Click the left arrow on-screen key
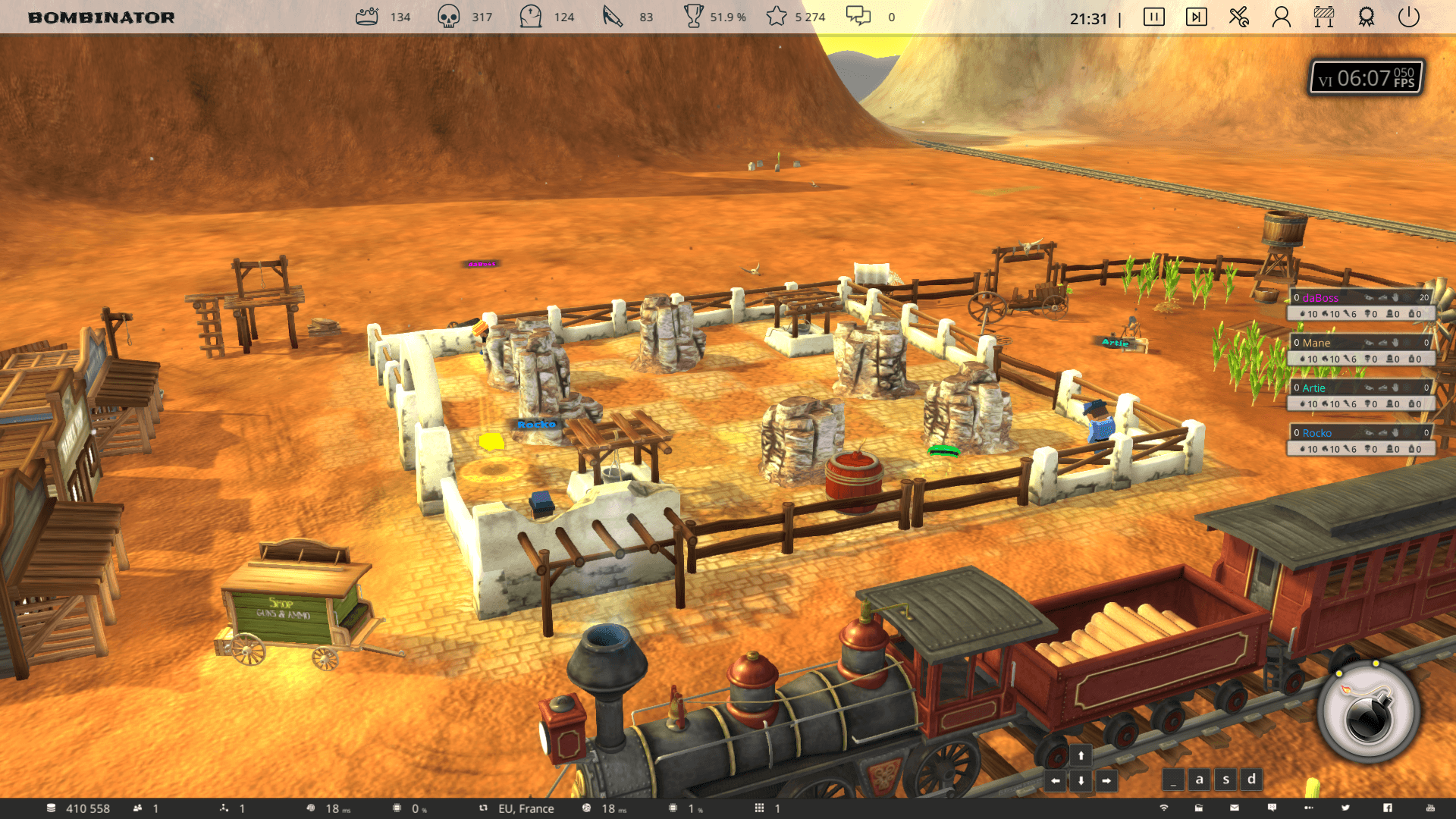The image size is (1456, 819). click(1056, 780)
